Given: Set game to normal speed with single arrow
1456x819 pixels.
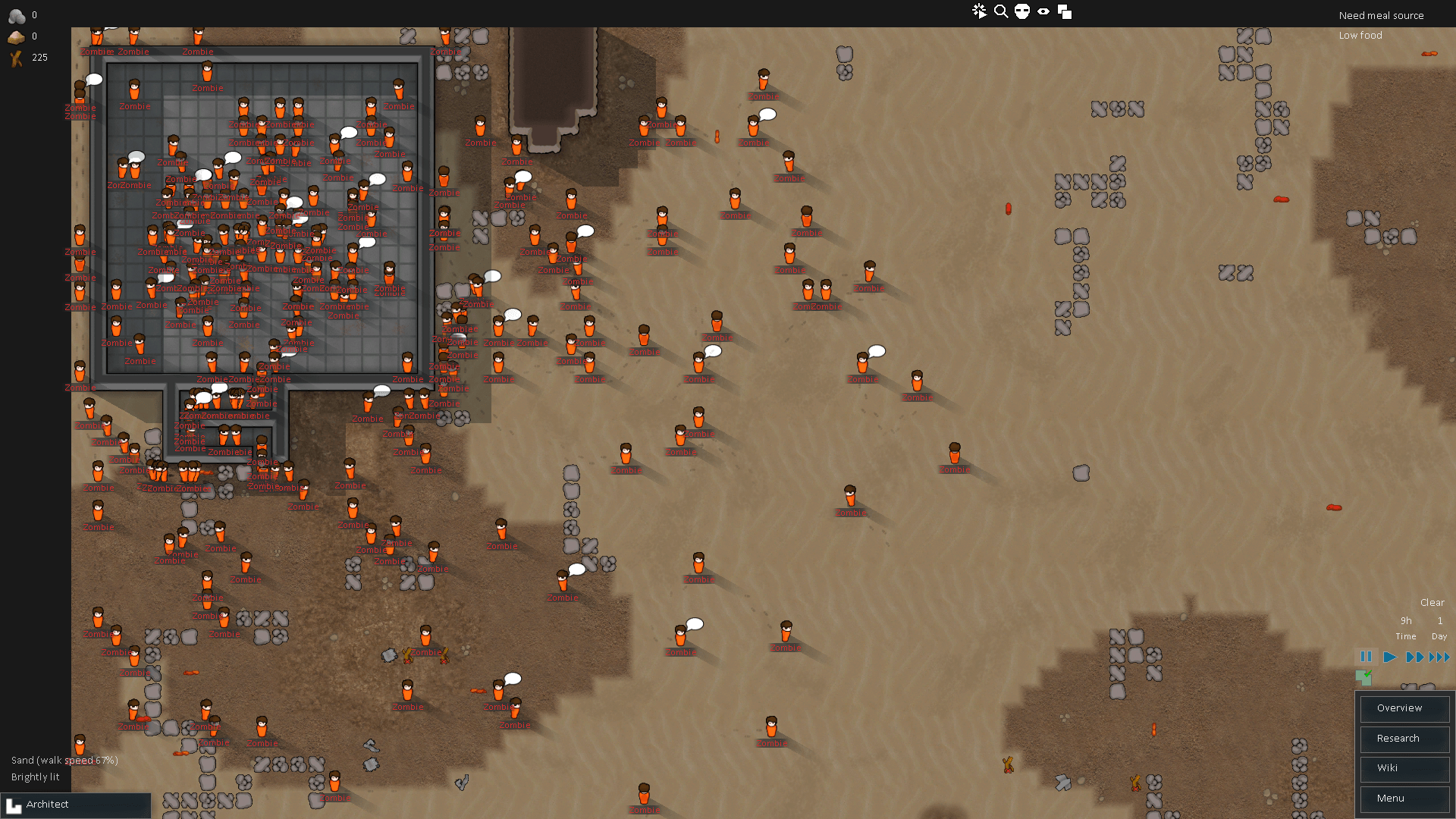Looking at the screenshot, I should point(1389,657).
